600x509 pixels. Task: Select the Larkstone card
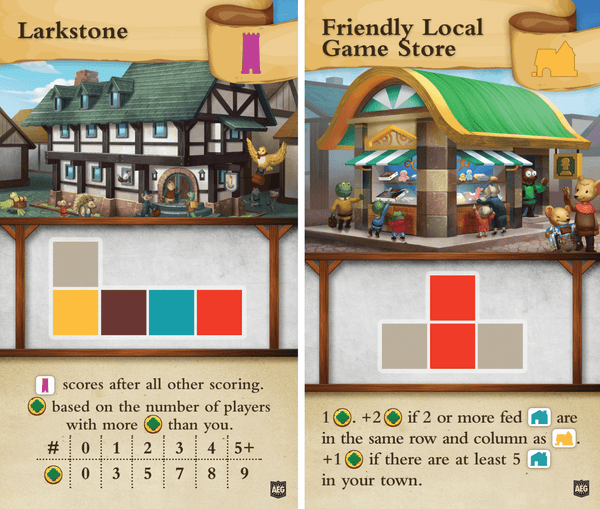coord(147,254)
